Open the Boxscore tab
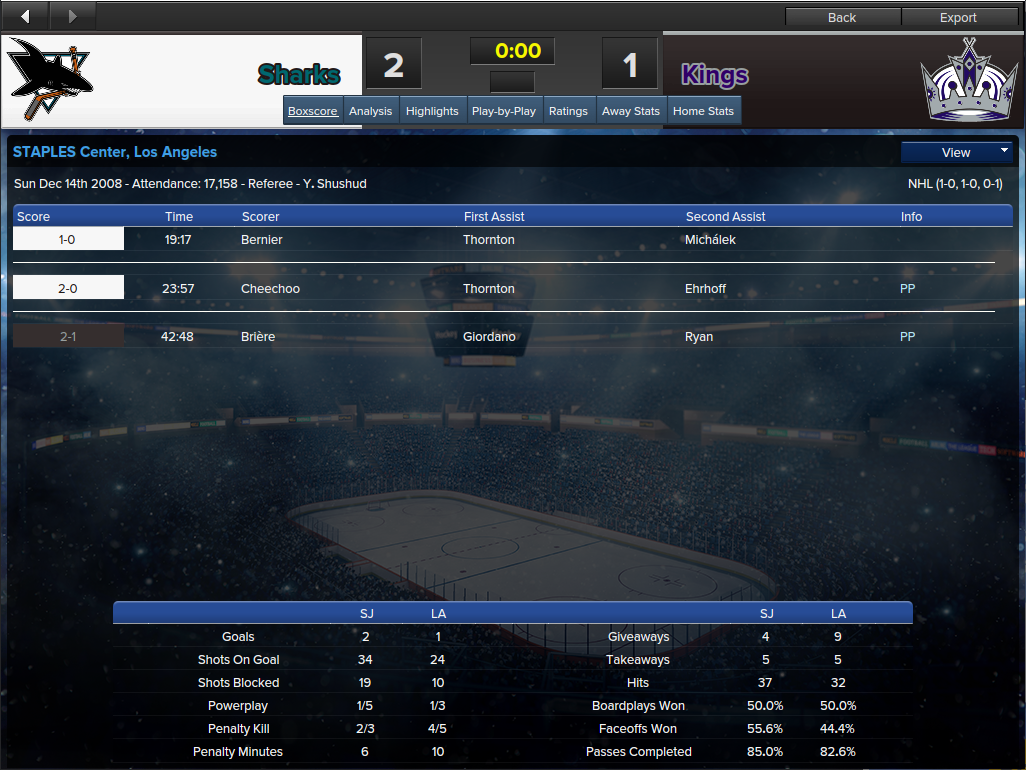 point(313,111)
